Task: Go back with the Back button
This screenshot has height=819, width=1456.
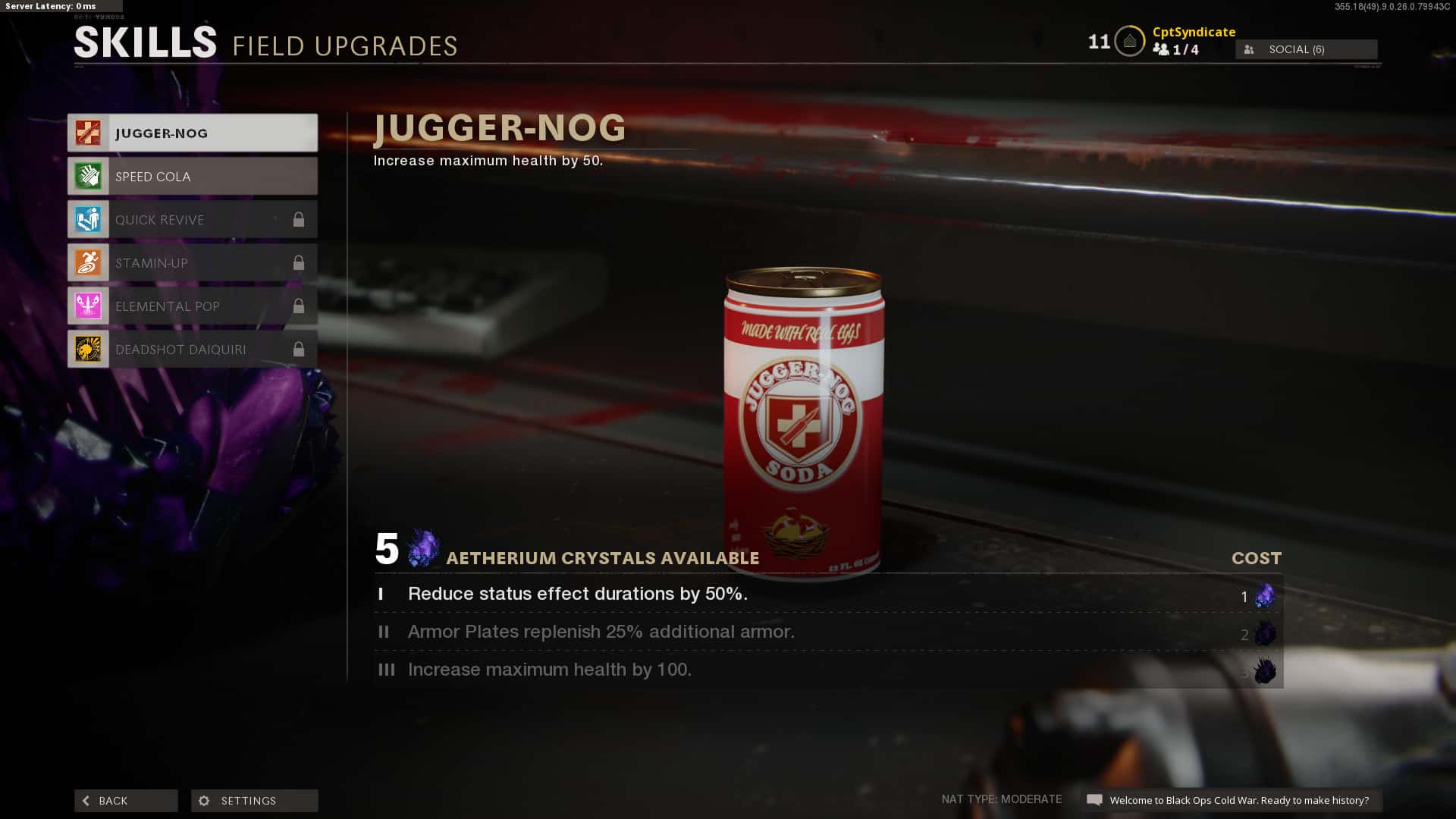Action: 126,801
